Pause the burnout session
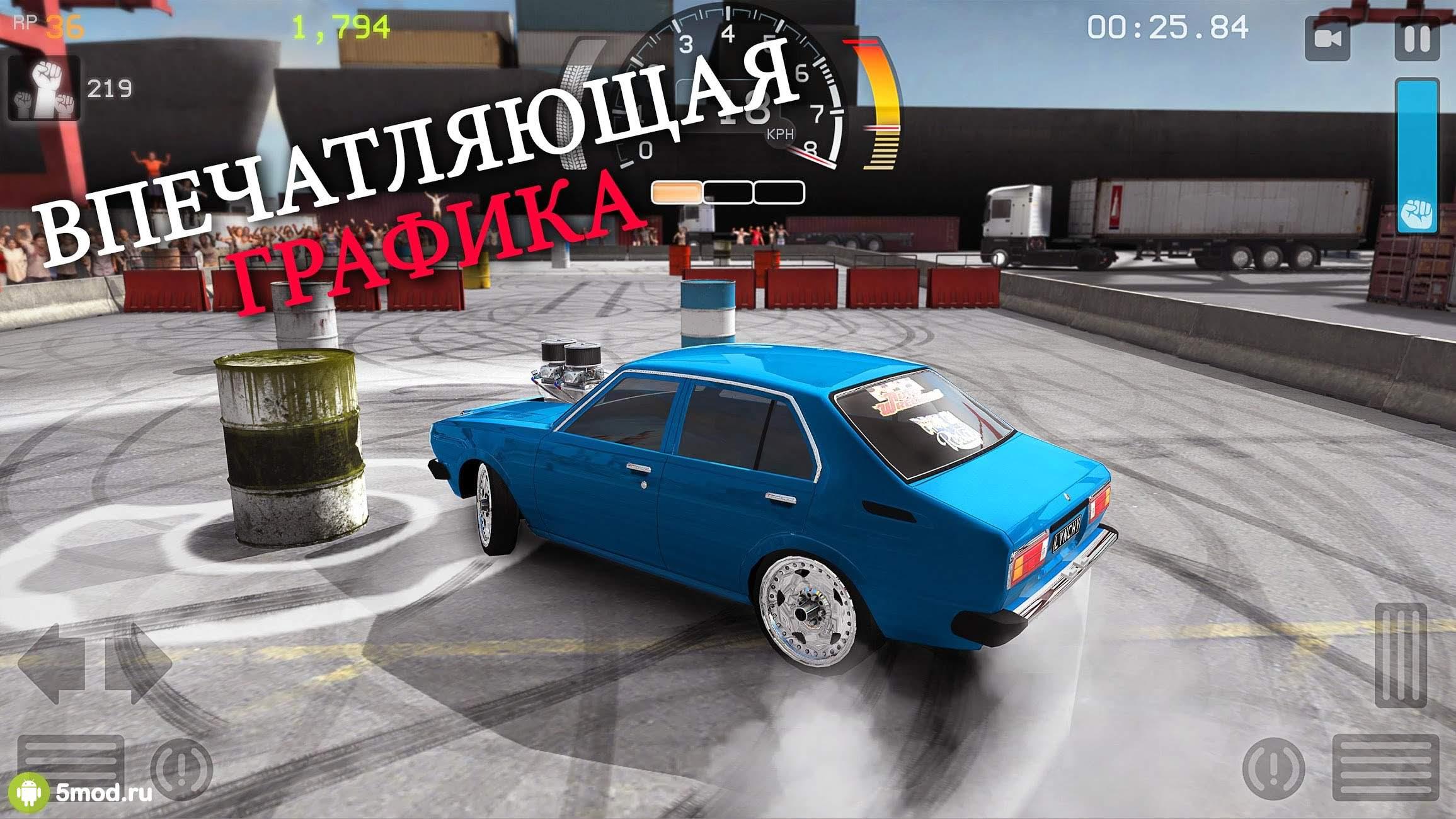 coord(1417,39)
